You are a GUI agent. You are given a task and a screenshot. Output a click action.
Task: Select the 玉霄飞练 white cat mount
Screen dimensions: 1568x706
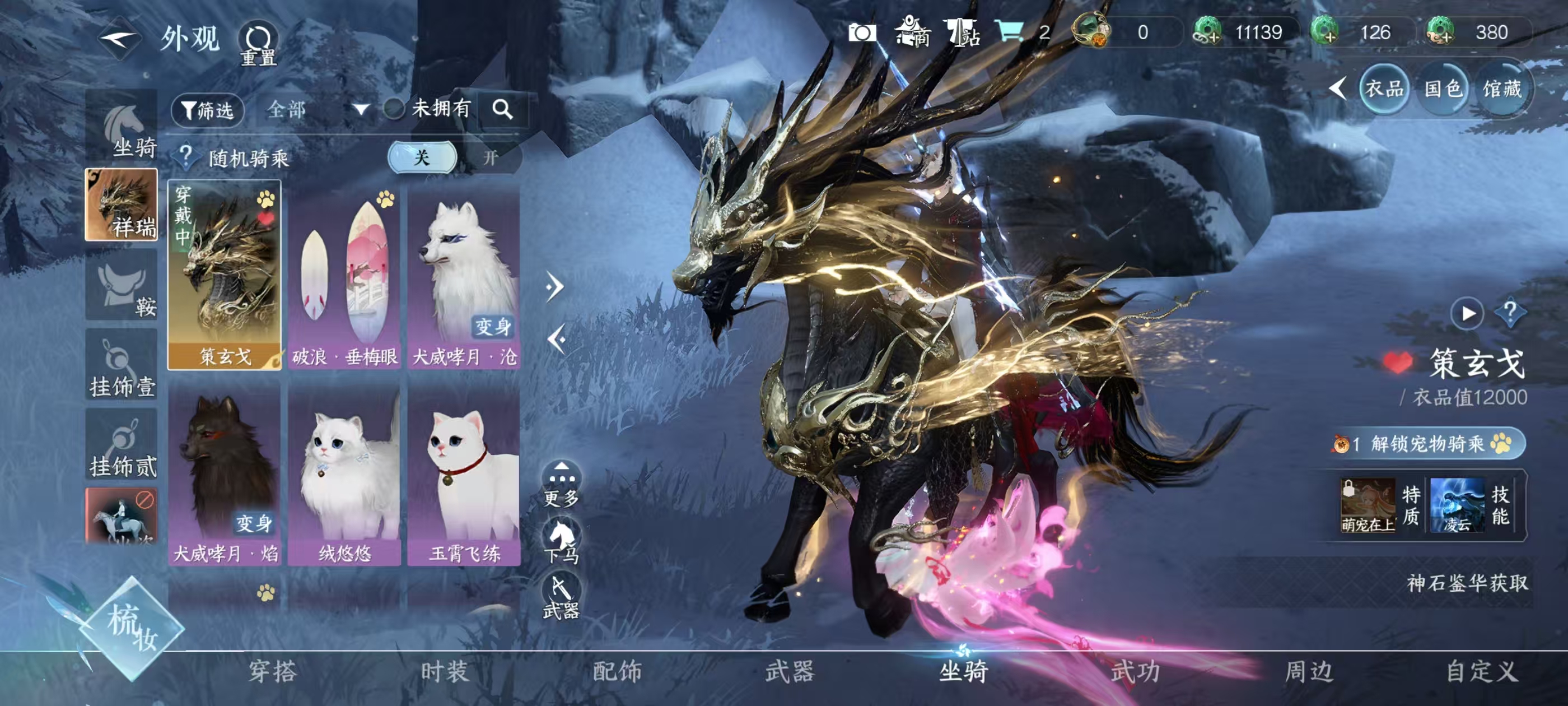click(464, 475)
